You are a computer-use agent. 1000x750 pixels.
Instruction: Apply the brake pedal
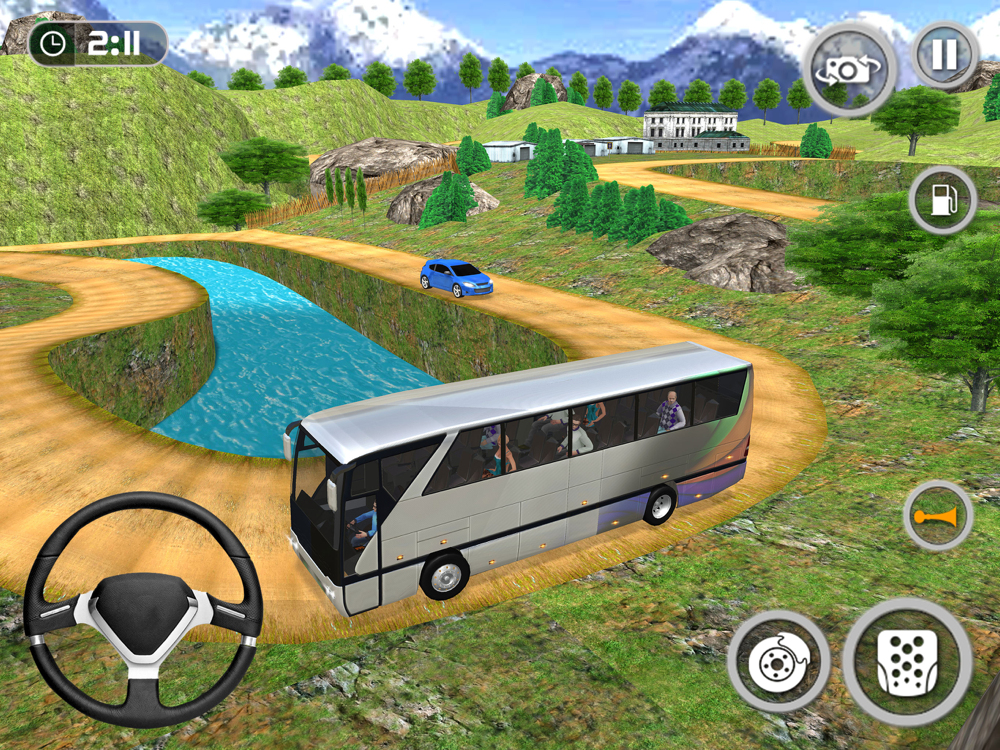778,661
